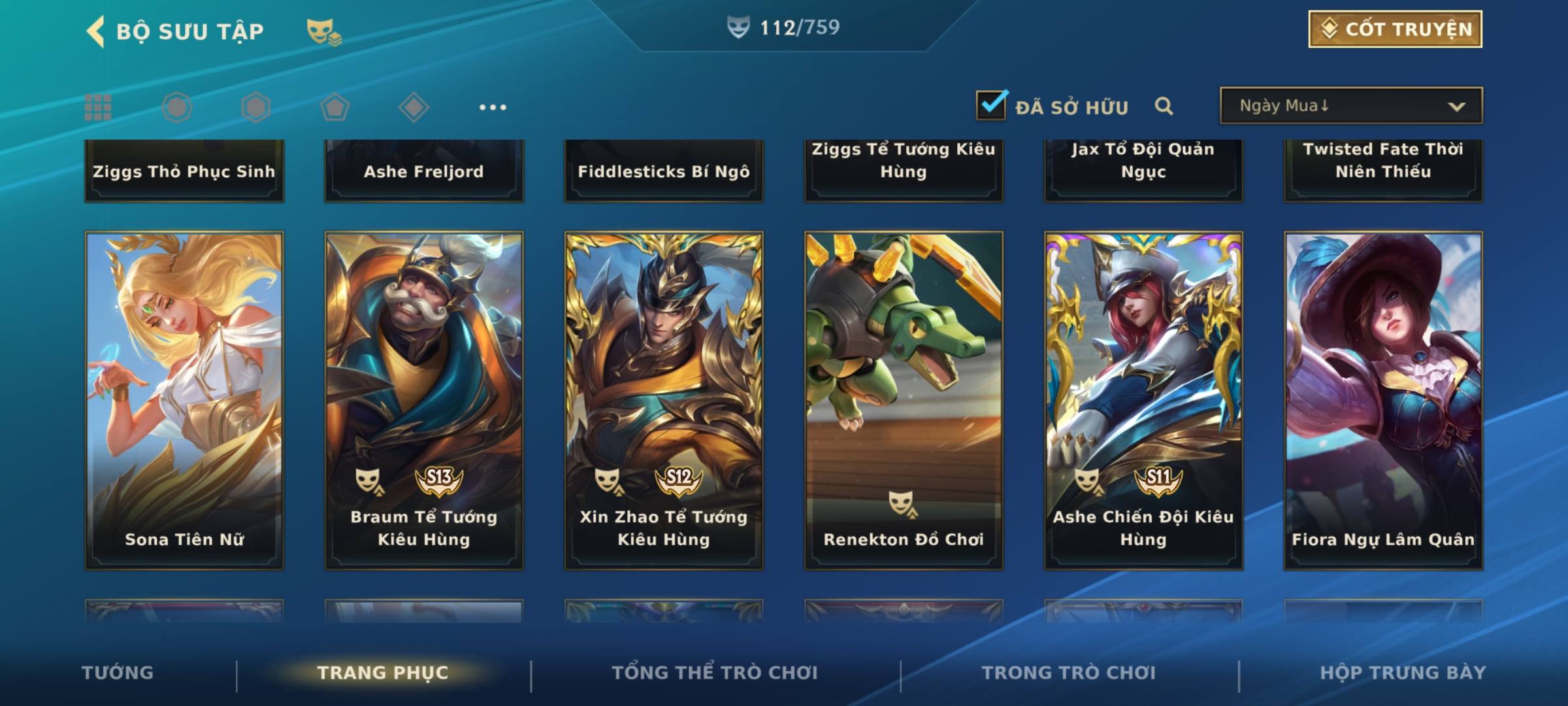Open the Trong Trò Chơi tab
Screen dimensions: 1568x706
[1068, 673]
